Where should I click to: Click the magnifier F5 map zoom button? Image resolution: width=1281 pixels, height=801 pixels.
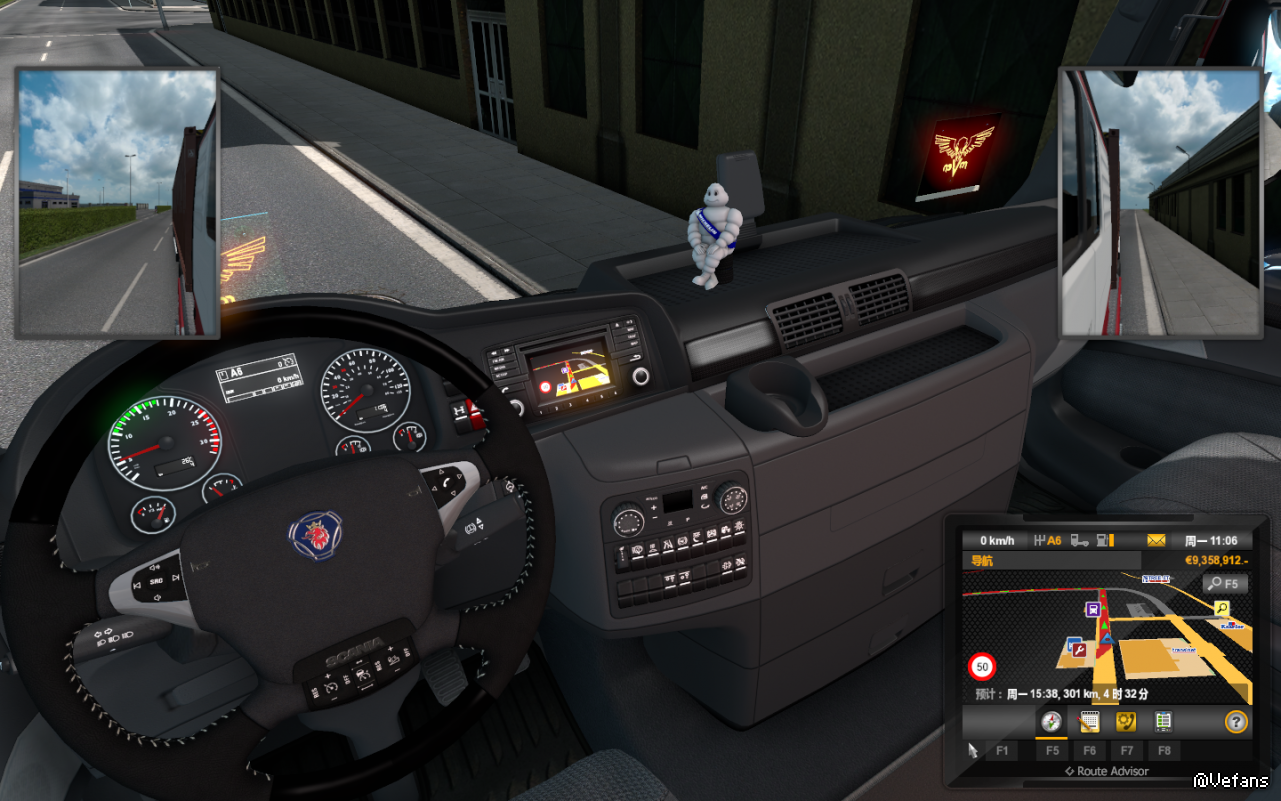pos(1225,583)
